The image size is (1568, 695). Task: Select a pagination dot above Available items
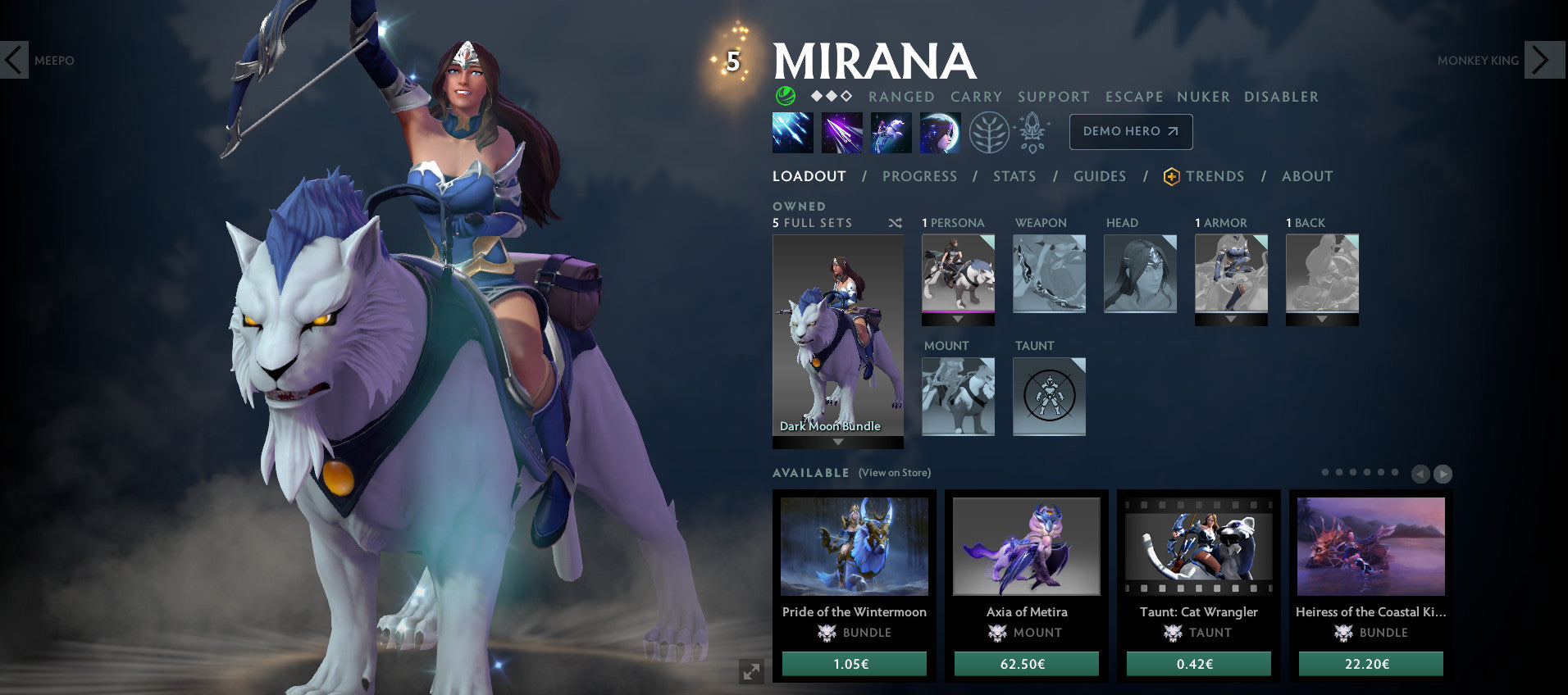tap(1327, 474)
